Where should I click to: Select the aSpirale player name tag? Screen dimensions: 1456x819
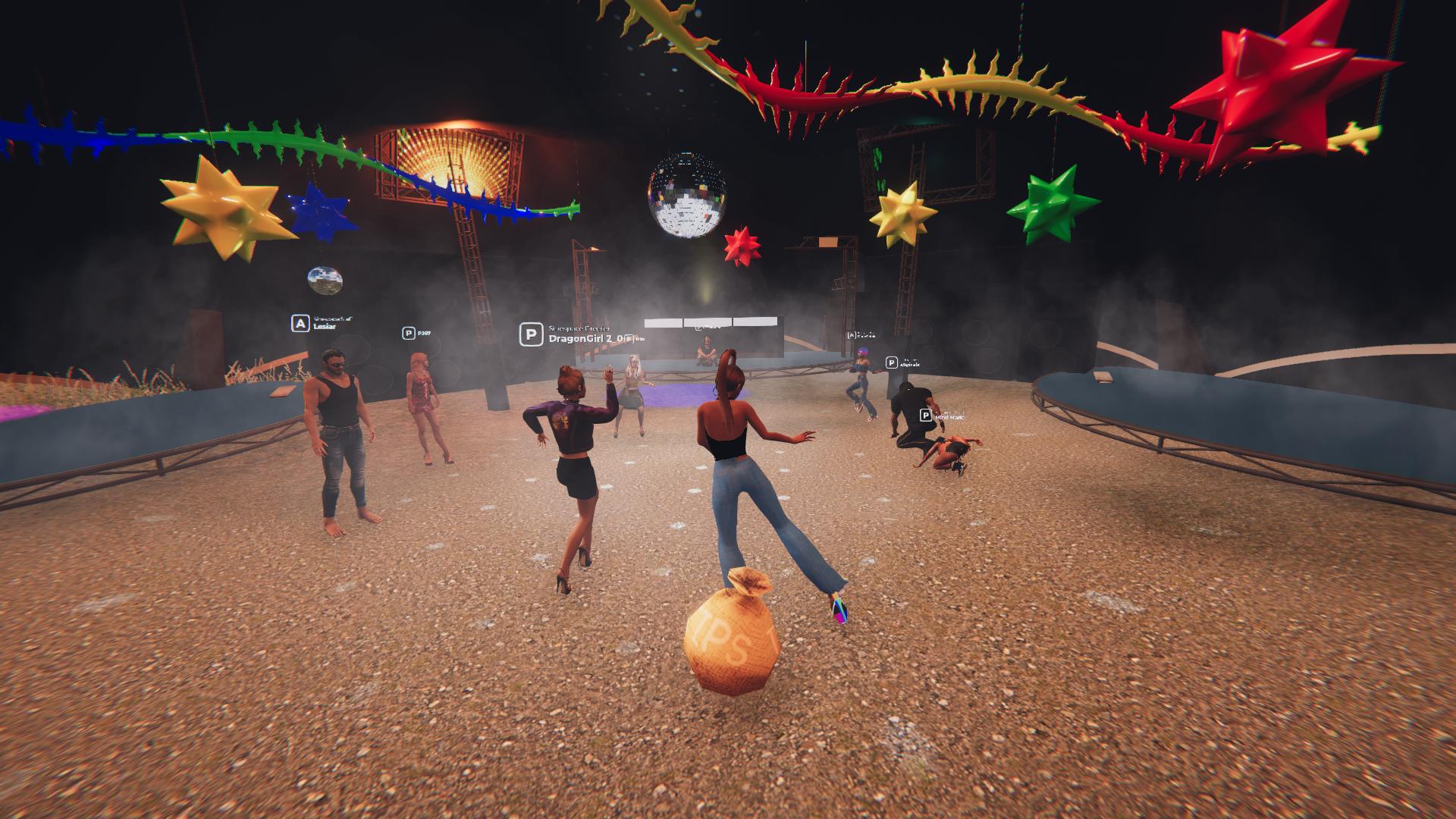[x=909, y=364]
